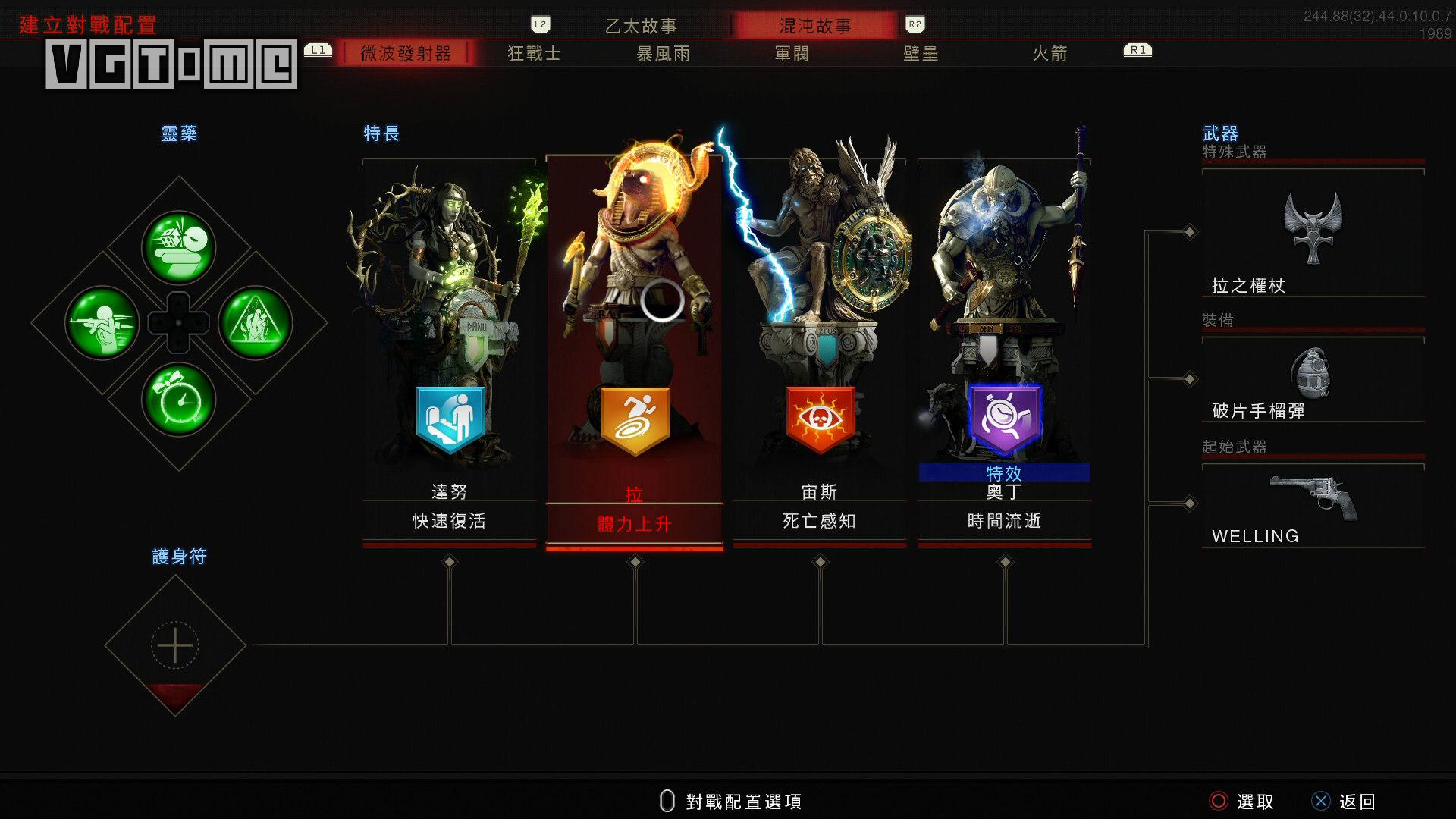The height and width of the screenshot is (819, 1456).
Task: Choose the 微波發射器 loadout tab
Action: coord(406,54)
